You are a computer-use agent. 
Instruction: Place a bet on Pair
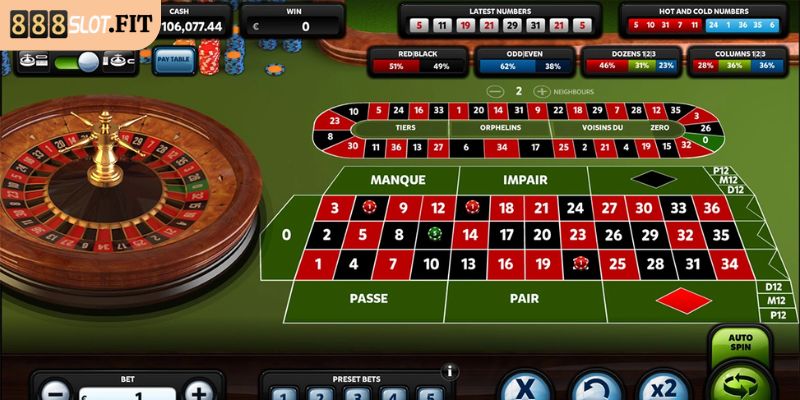click(524, 298)
